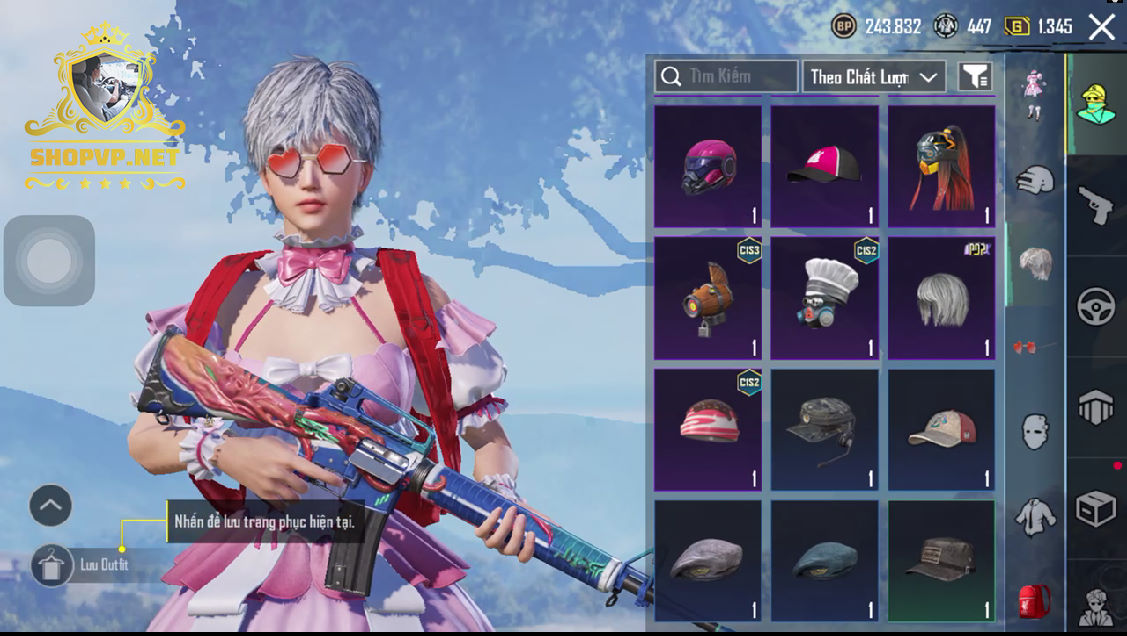
Task: Click the Tìm Kiếm search field
Action: (x=726, y=76)
